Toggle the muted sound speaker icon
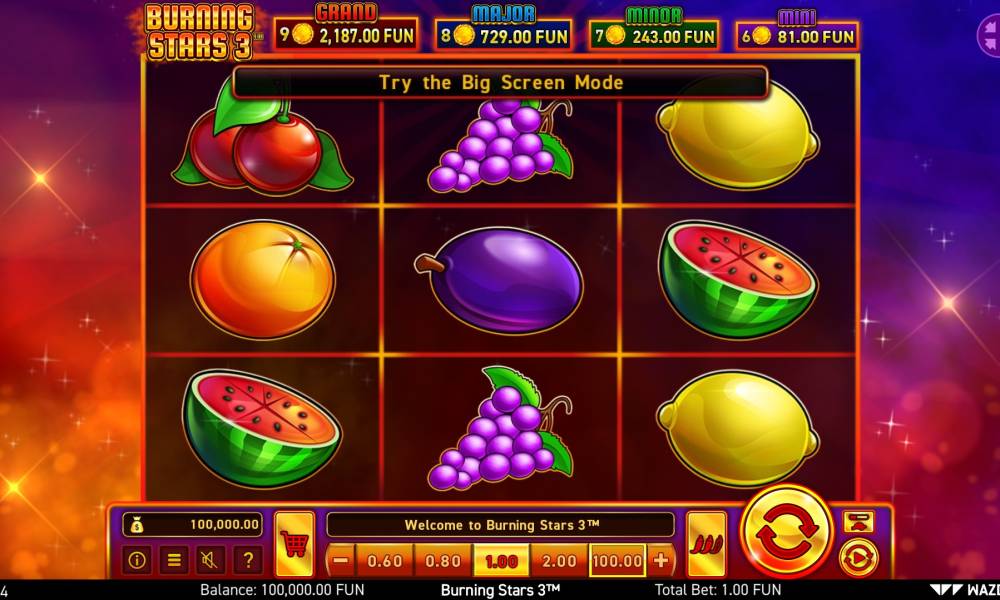The image size is (1000, 600). 210,560
